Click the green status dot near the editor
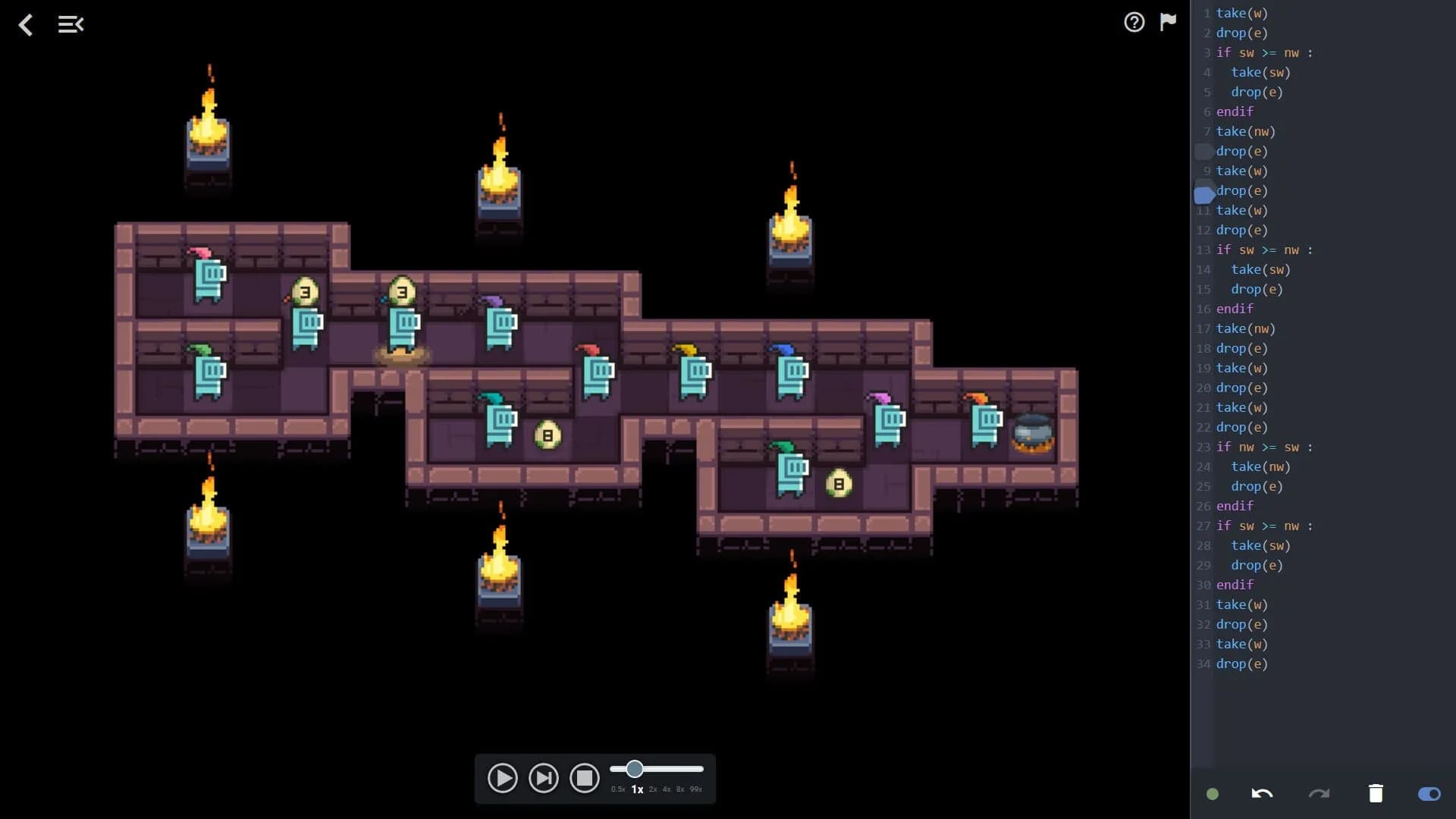This screenshot has width=1456, height=819. [x=1213, y=794]
